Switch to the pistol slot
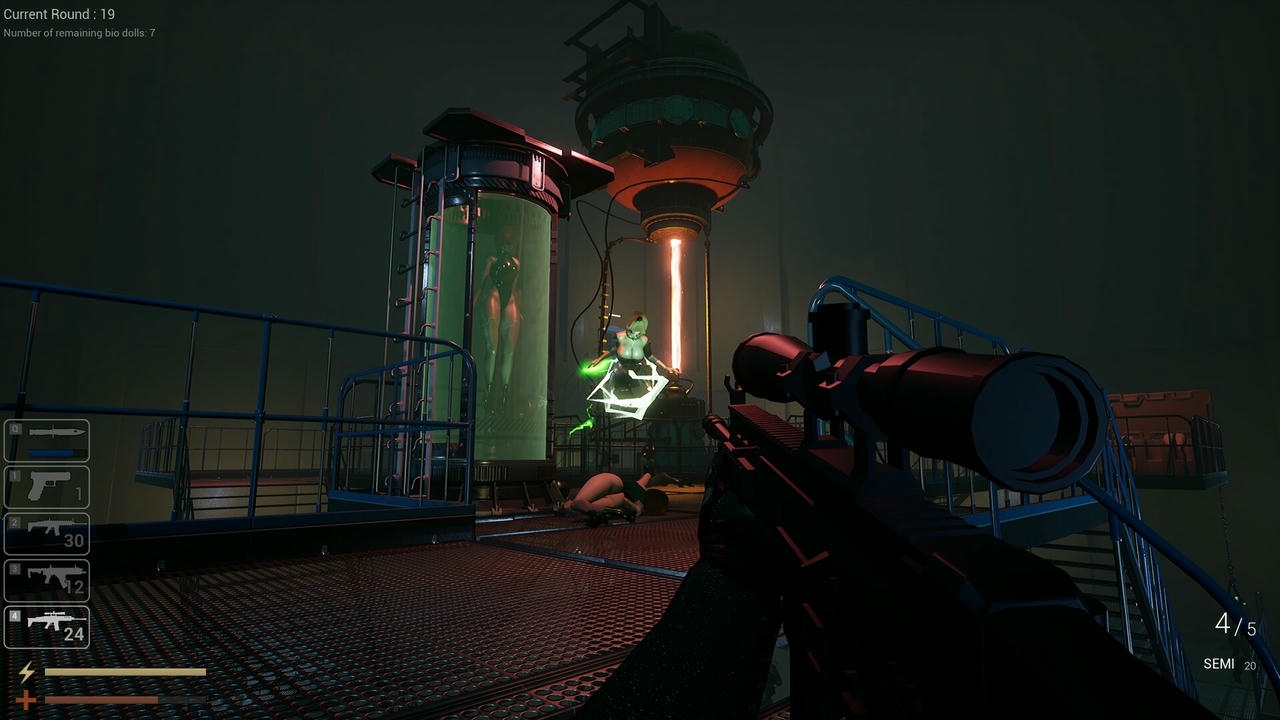The height and width of the screenshot is (720, 1280). click(x=47, y=487)
